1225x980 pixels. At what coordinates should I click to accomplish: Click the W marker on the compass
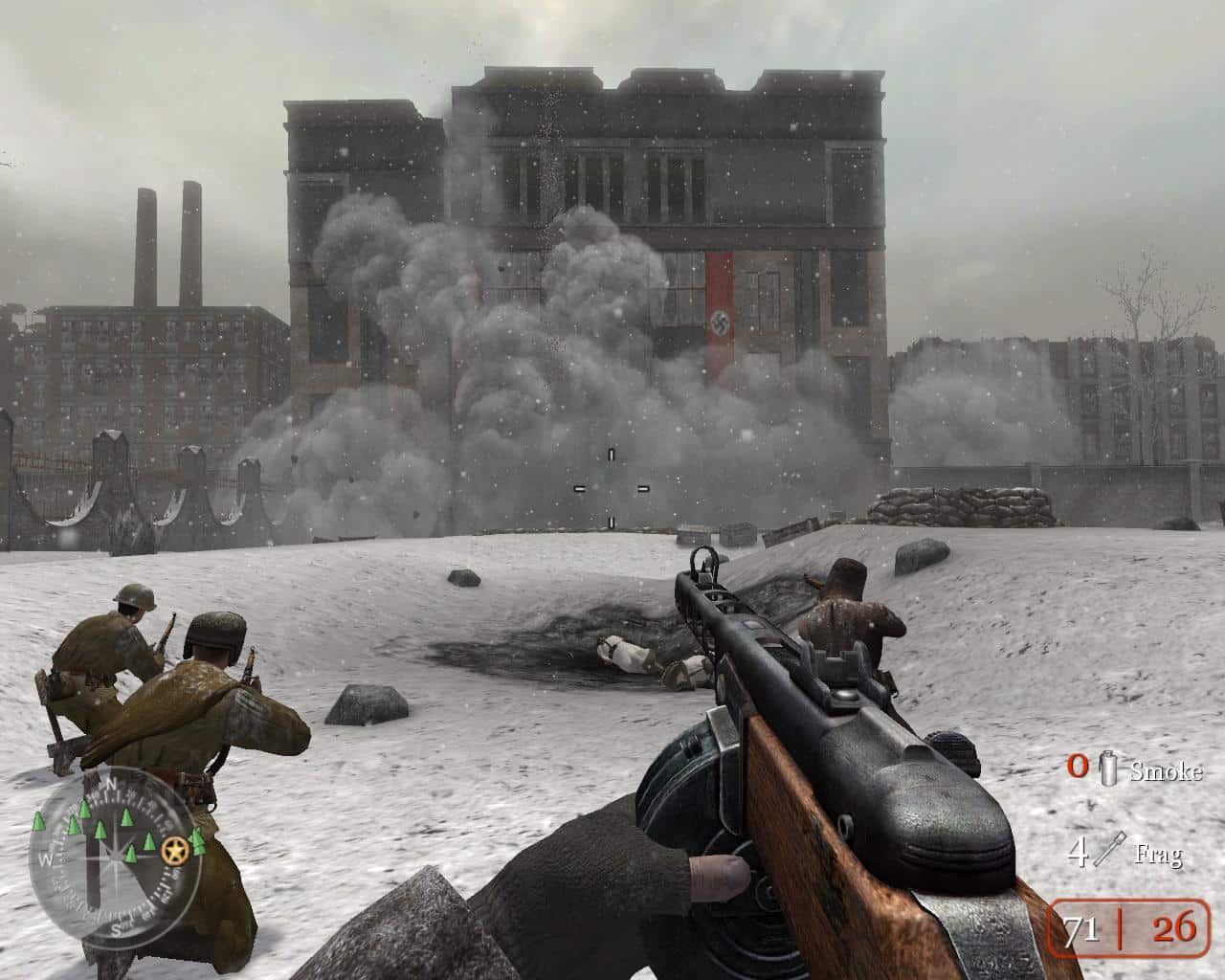click(46, 857)
